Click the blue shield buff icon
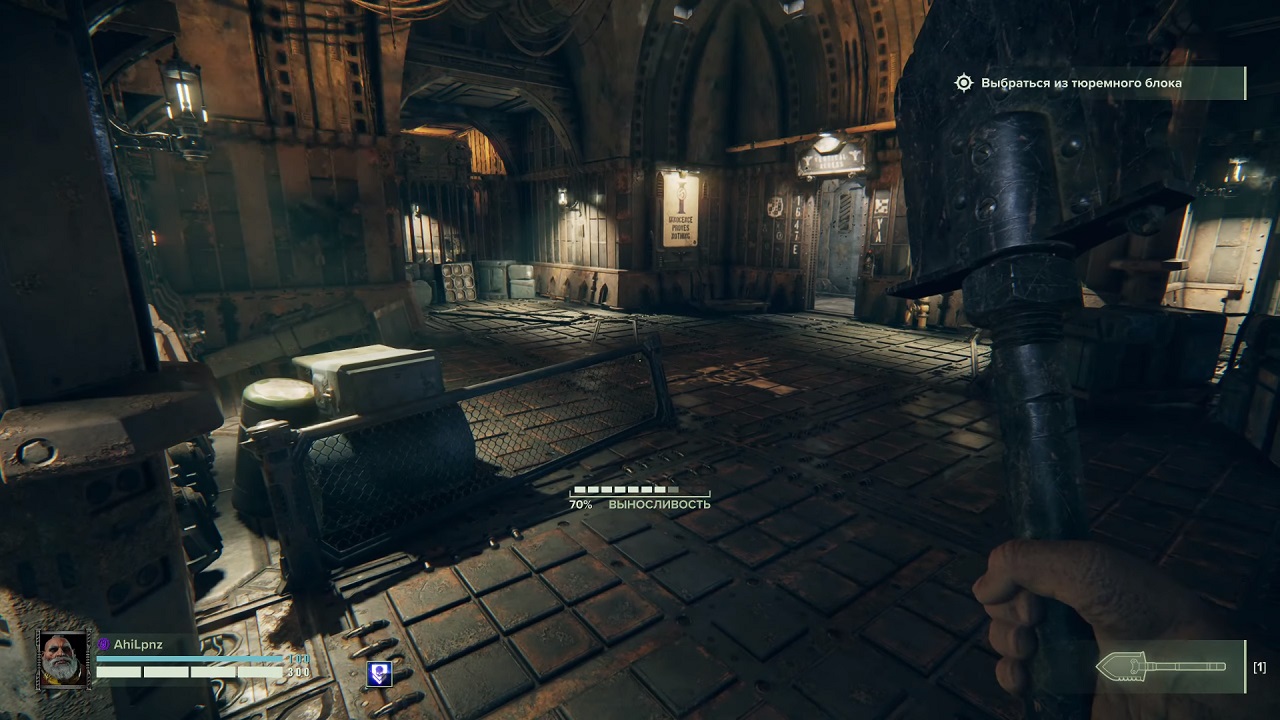1280x720 pixels. coord(379,673)
